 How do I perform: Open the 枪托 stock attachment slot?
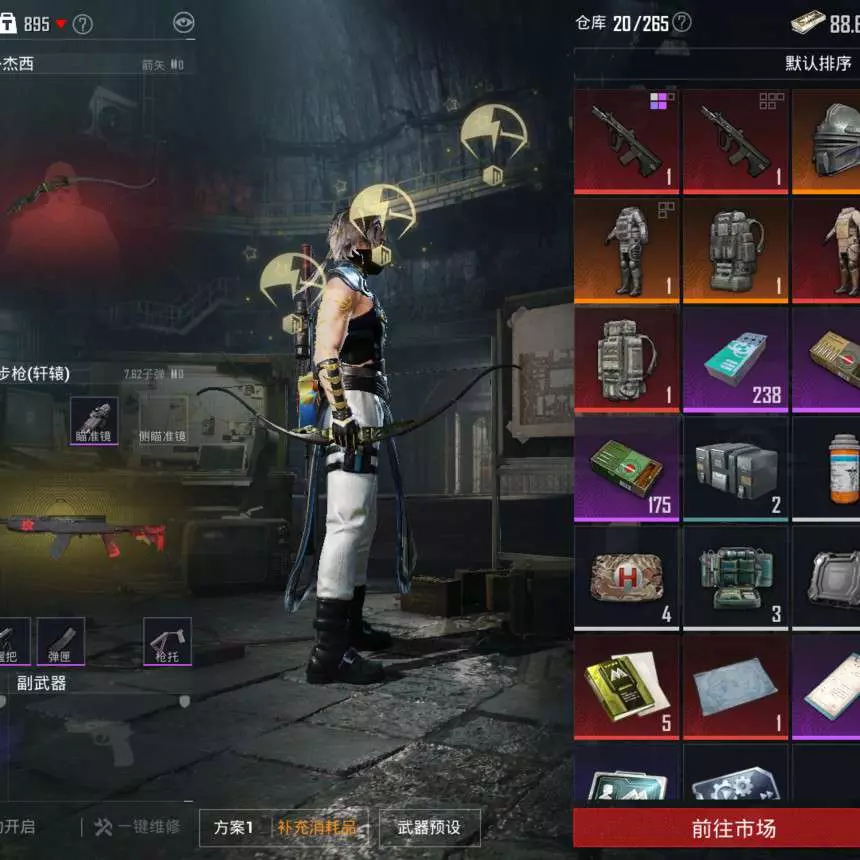click(x=167, y=641)
